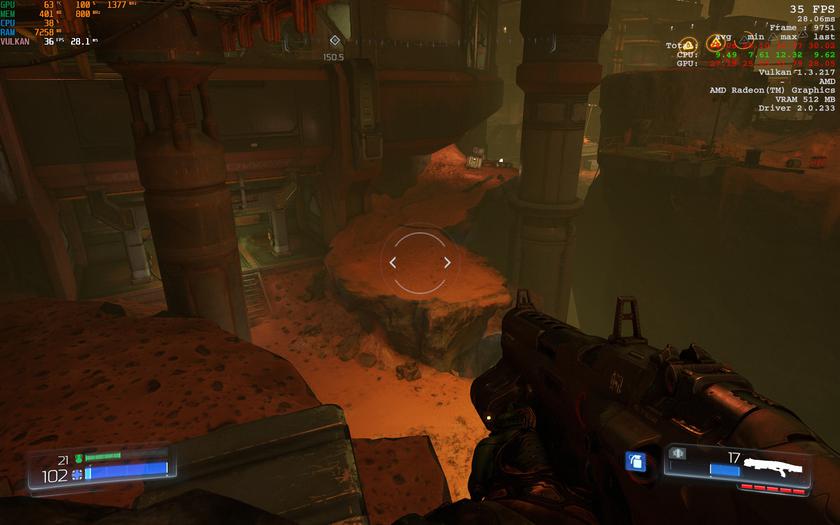Viewport: 840px width, 525px height.
Task: Click the diamond objective marker on the compass
Action: (x=334, y=41)
